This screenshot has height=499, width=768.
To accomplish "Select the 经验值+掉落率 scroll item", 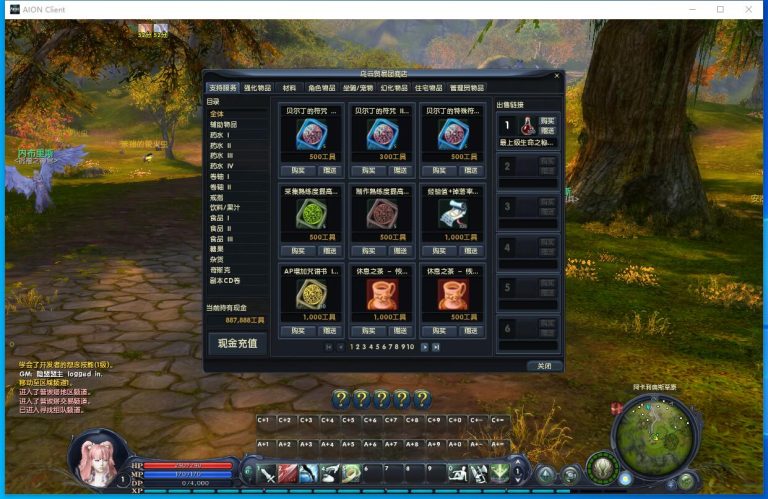I will 453,213.
